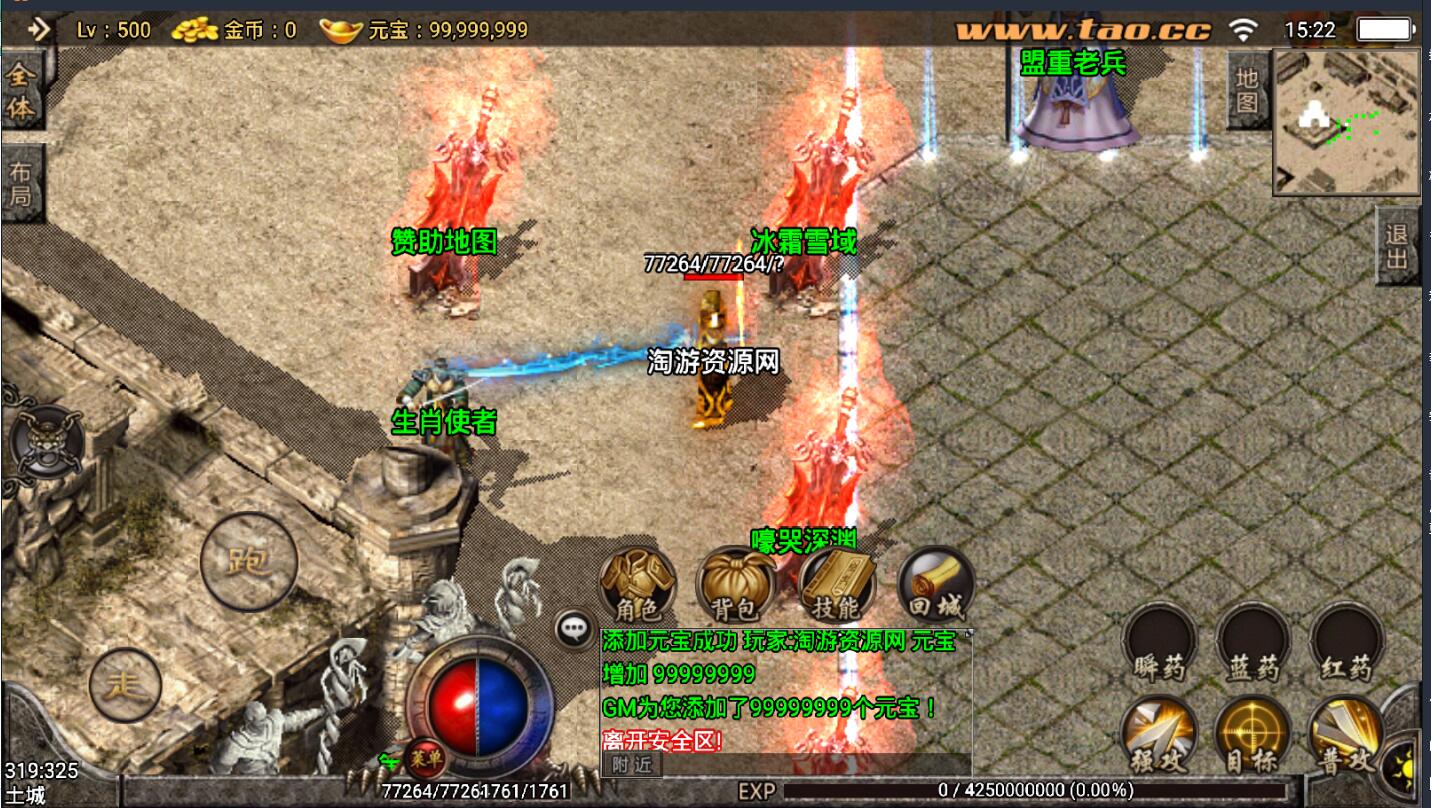The image size is (1431, 808).
Task: Activate the 普攻 normal attack button
Action: click(x=1345, y=735)
